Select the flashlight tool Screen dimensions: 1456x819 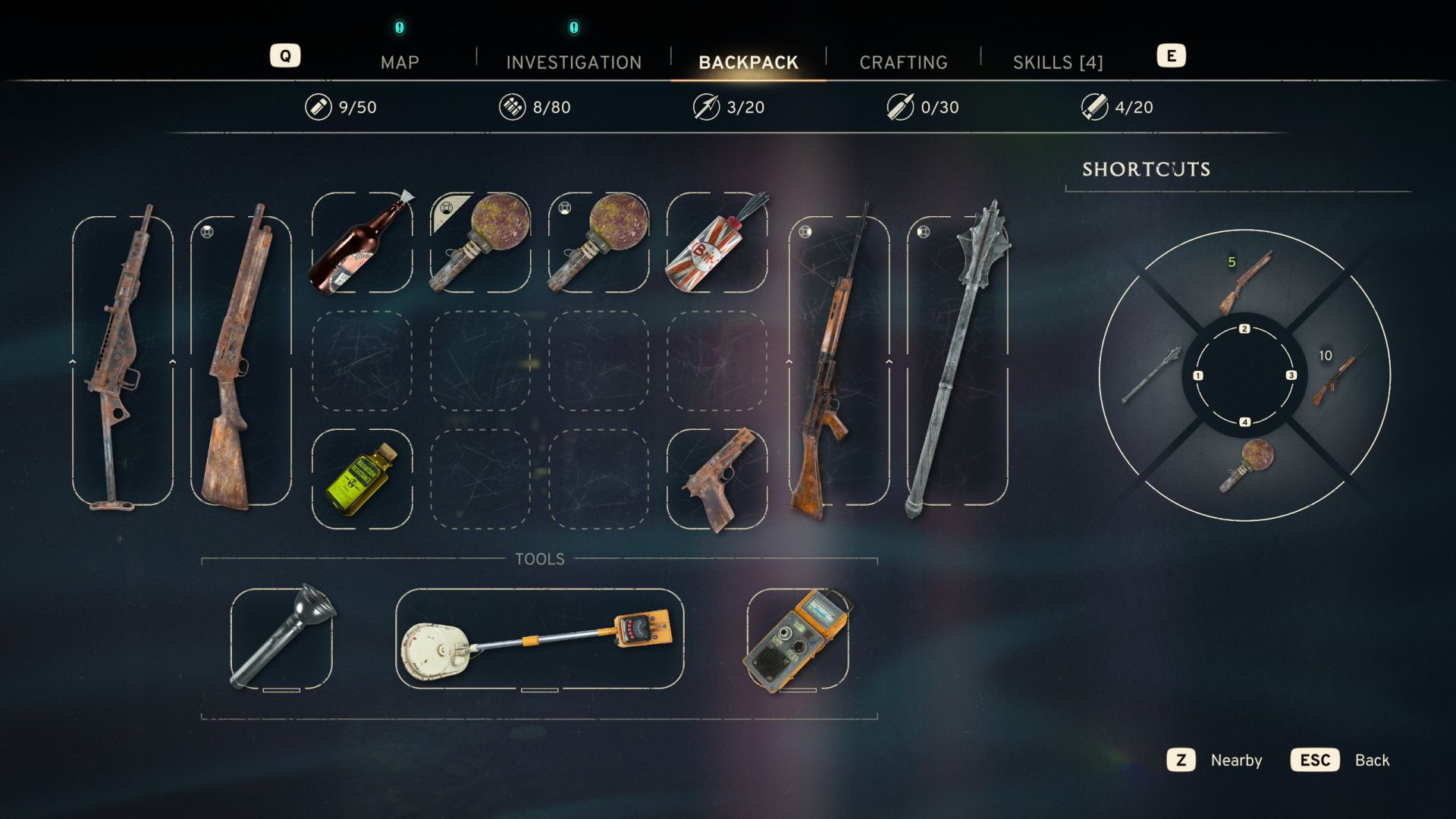click(281, 639)
